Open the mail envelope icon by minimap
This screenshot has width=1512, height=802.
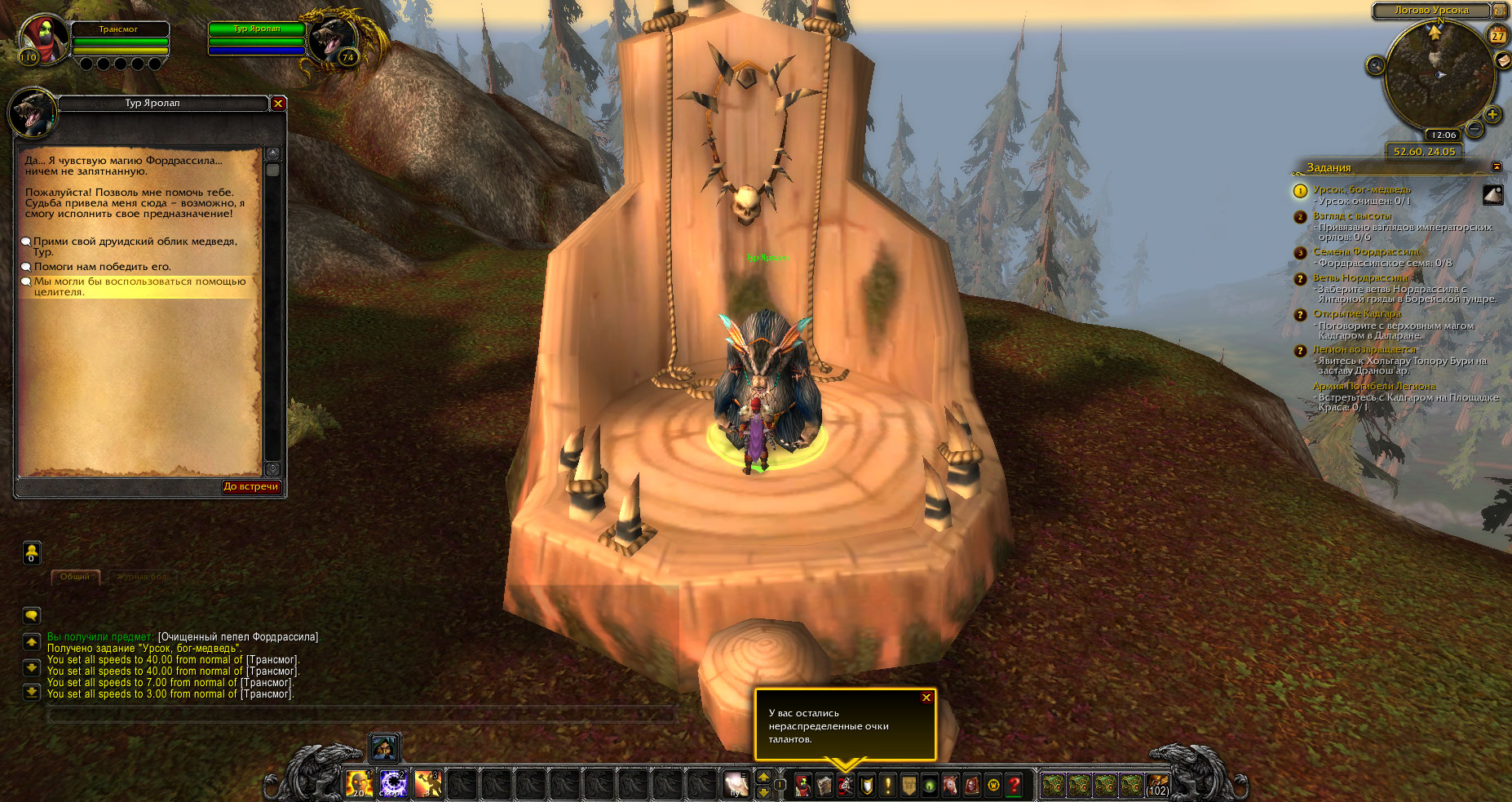(x=1502, y=60)
